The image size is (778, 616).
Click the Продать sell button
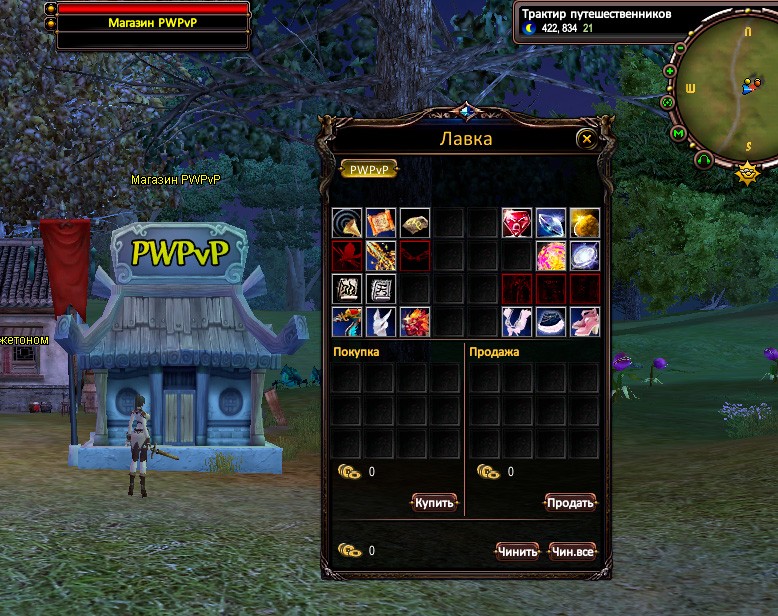click(570, 502)
